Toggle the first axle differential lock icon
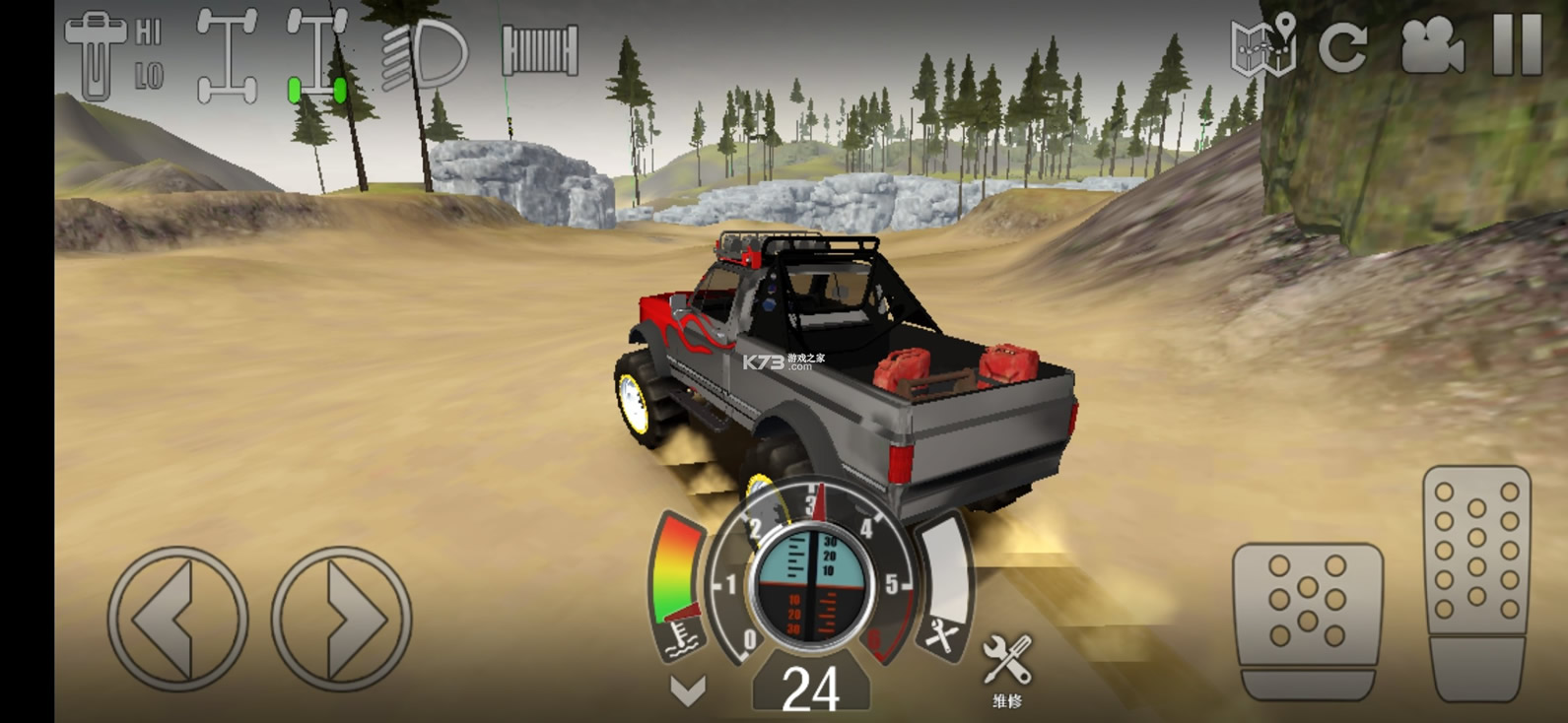The height and width of the screenshot is (723, 1568). 227,55
